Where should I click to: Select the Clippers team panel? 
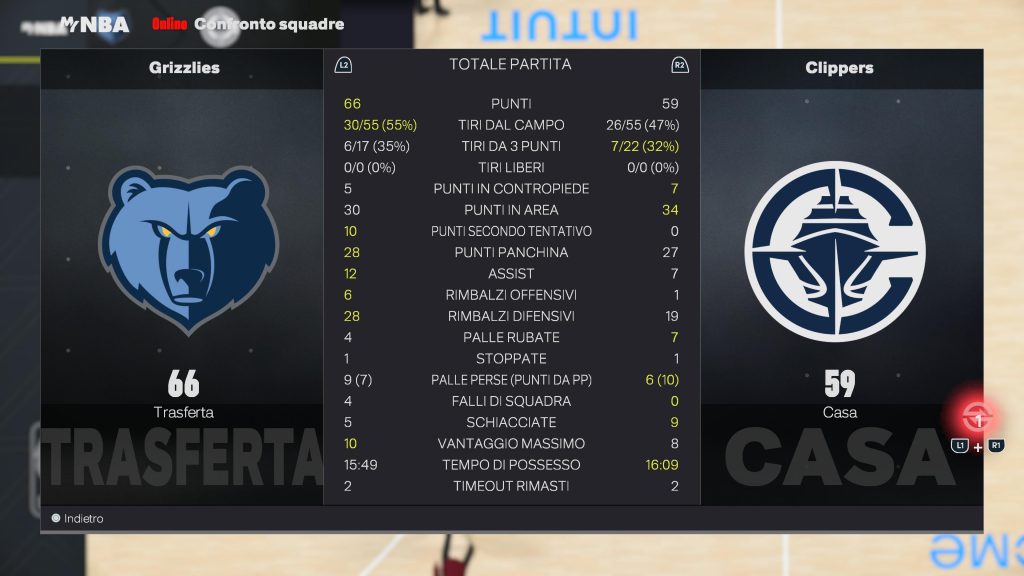pyautogui.click(x=840, y=270)
